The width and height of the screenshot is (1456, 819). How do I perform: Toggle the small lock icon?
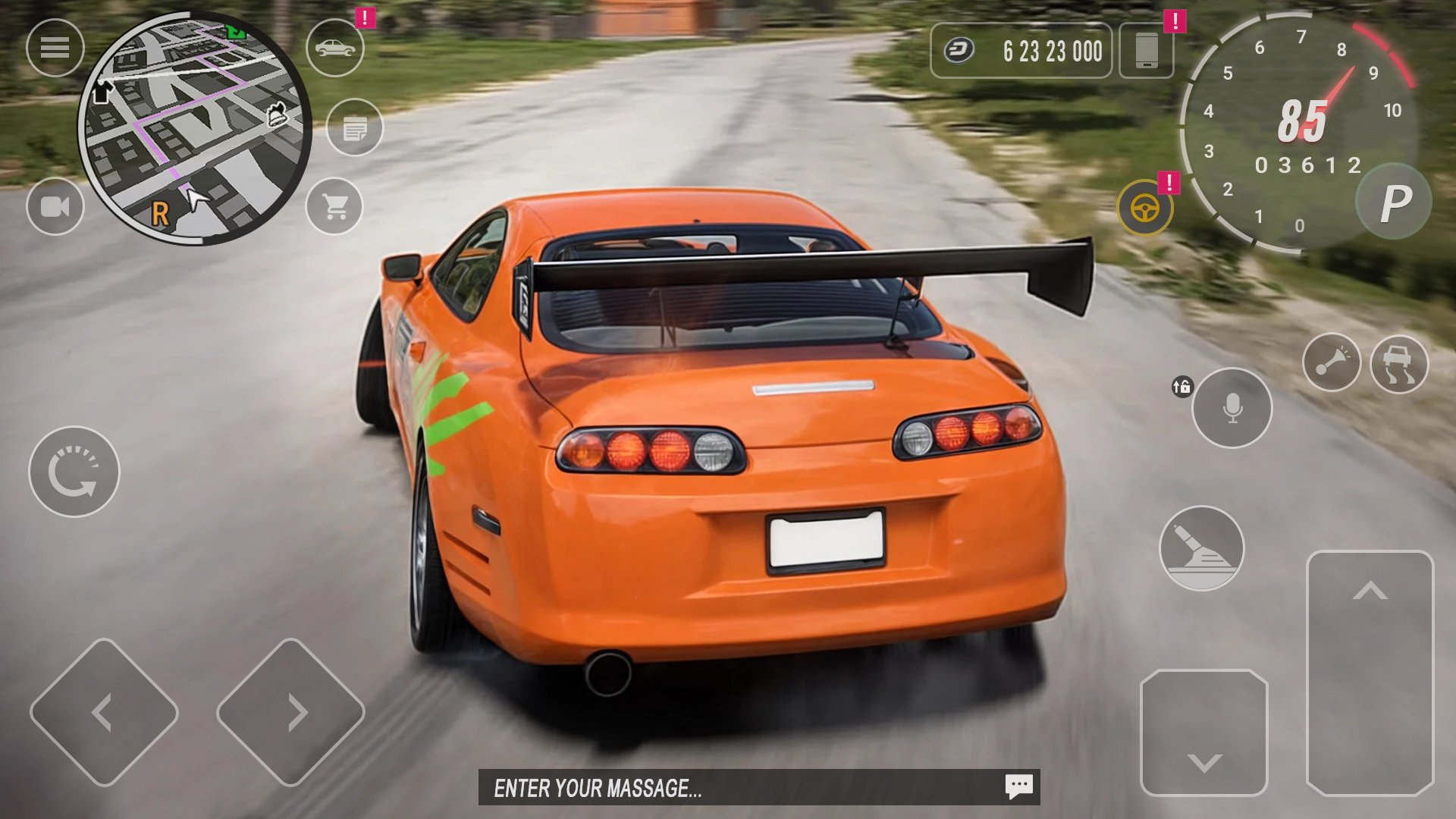1181,387
